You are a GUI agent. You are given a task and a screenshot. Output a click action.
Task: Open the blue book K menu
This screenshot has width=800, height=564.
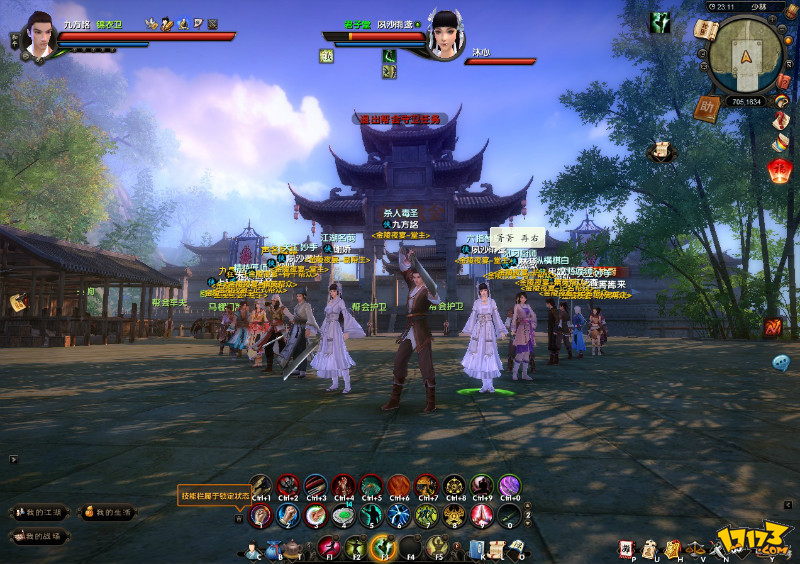477,548
